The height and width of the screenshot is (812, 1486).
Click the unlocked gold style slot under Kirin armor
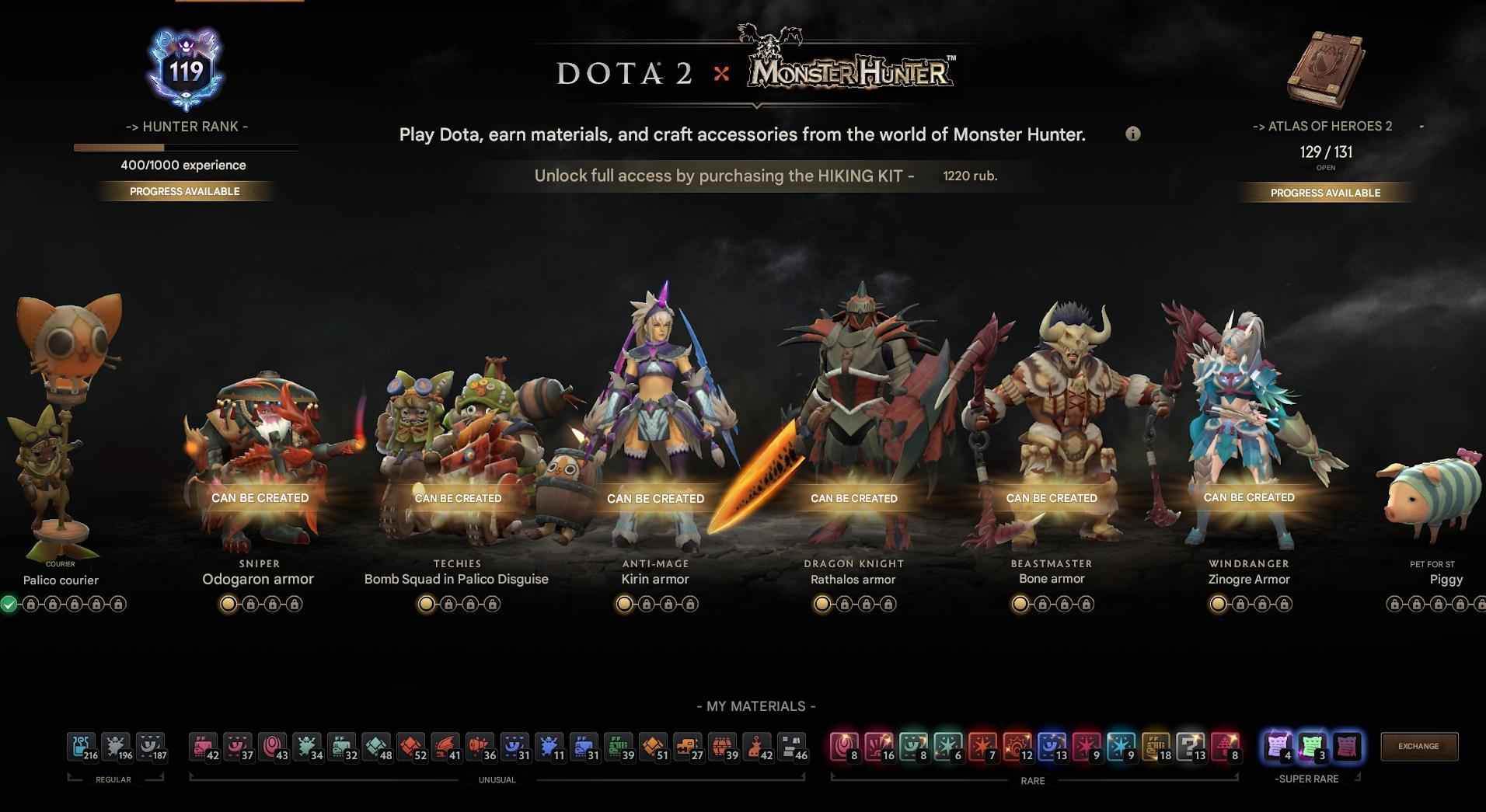(624, 604)
